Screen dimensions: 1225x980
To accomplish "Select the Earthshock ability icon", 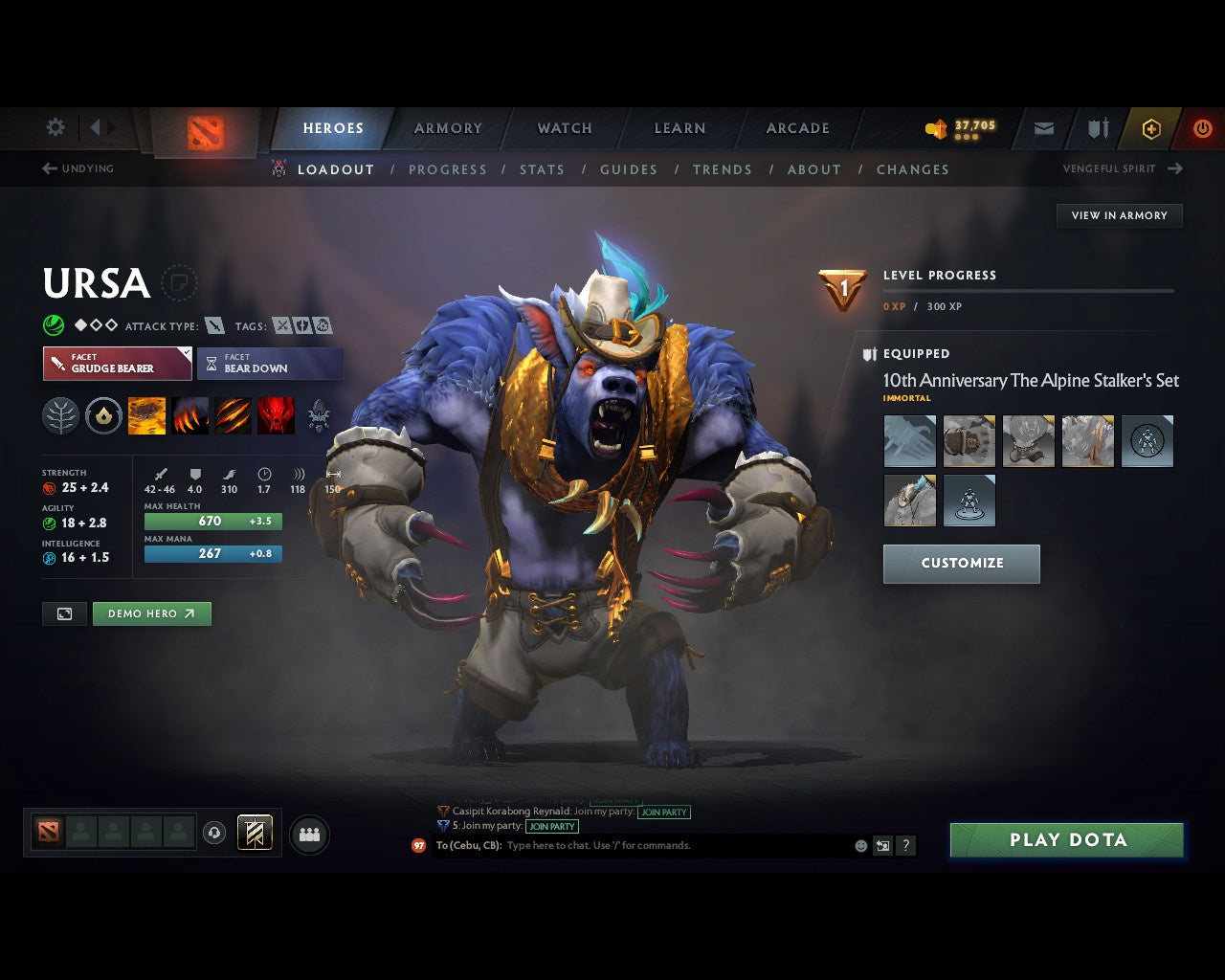I will (x=146, y=415).
